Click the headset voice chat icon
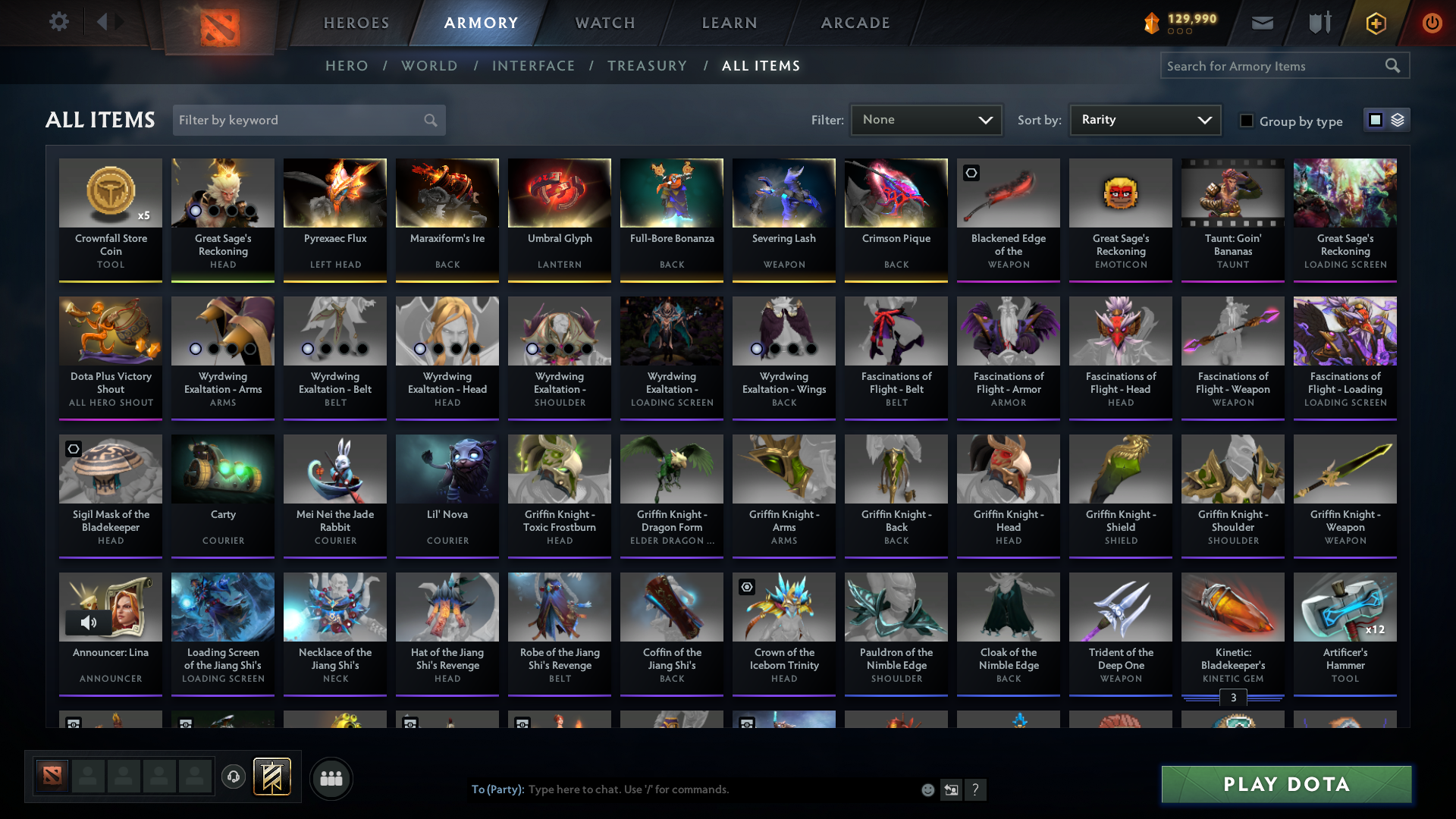 pos(233,777)
